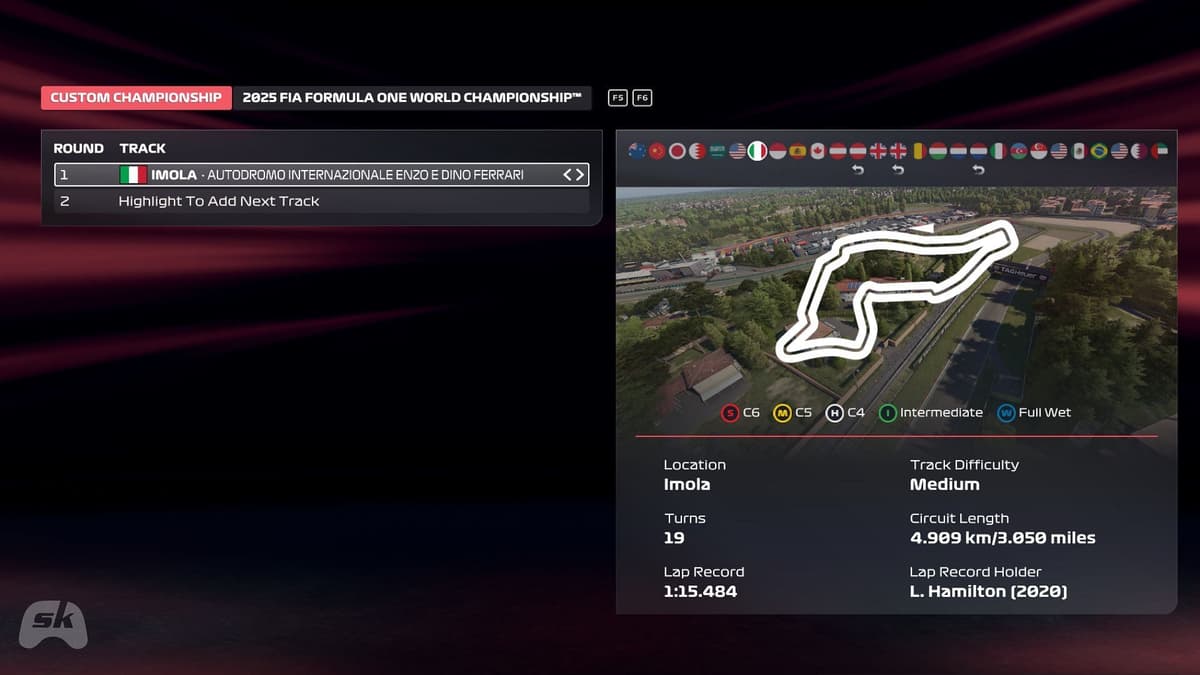The width and height of the screenshot is (1200, 675).
Task: Pick the Belgium flag track
Action: point(918,151)
